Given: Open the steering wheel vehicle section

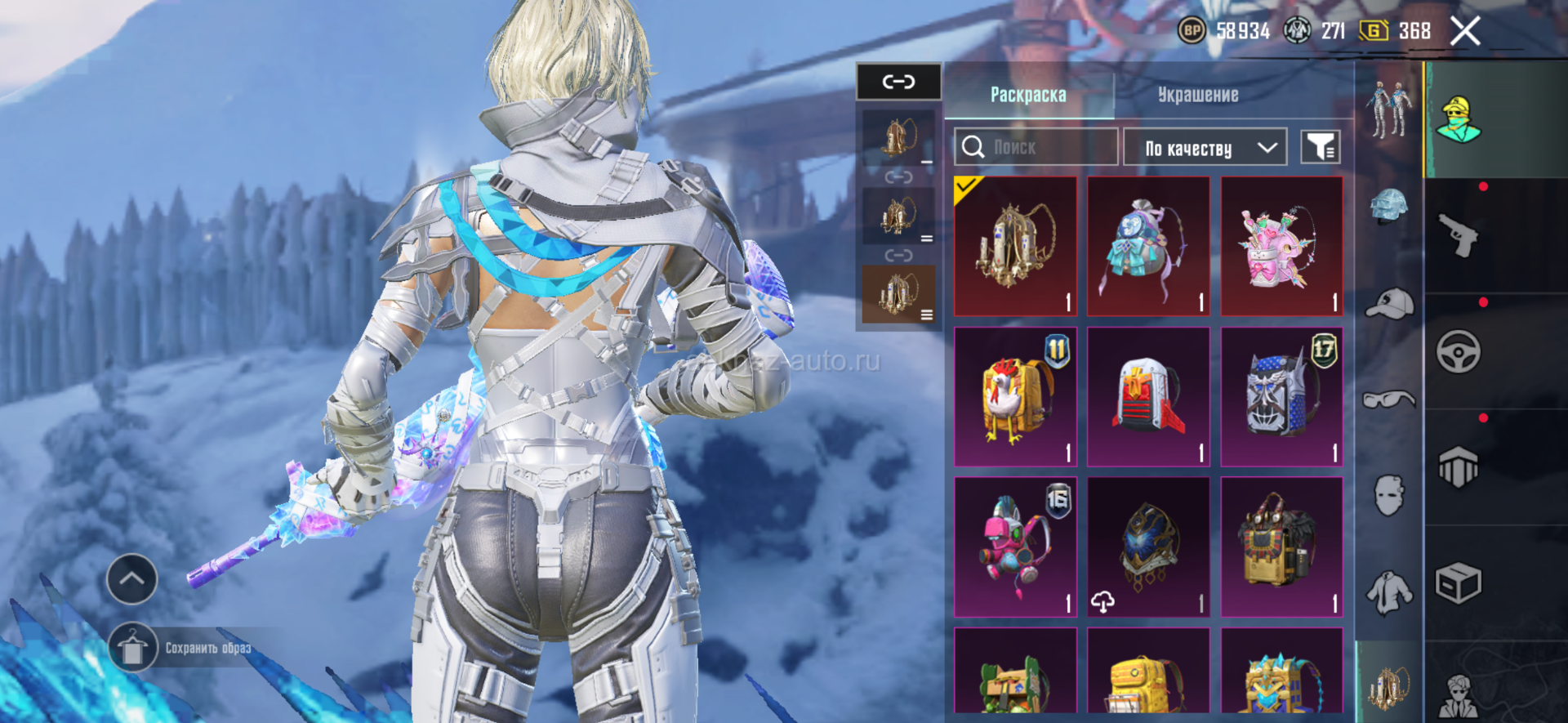Looking at the screenshot, I should pyautogui.click(x=1459, y=352).
